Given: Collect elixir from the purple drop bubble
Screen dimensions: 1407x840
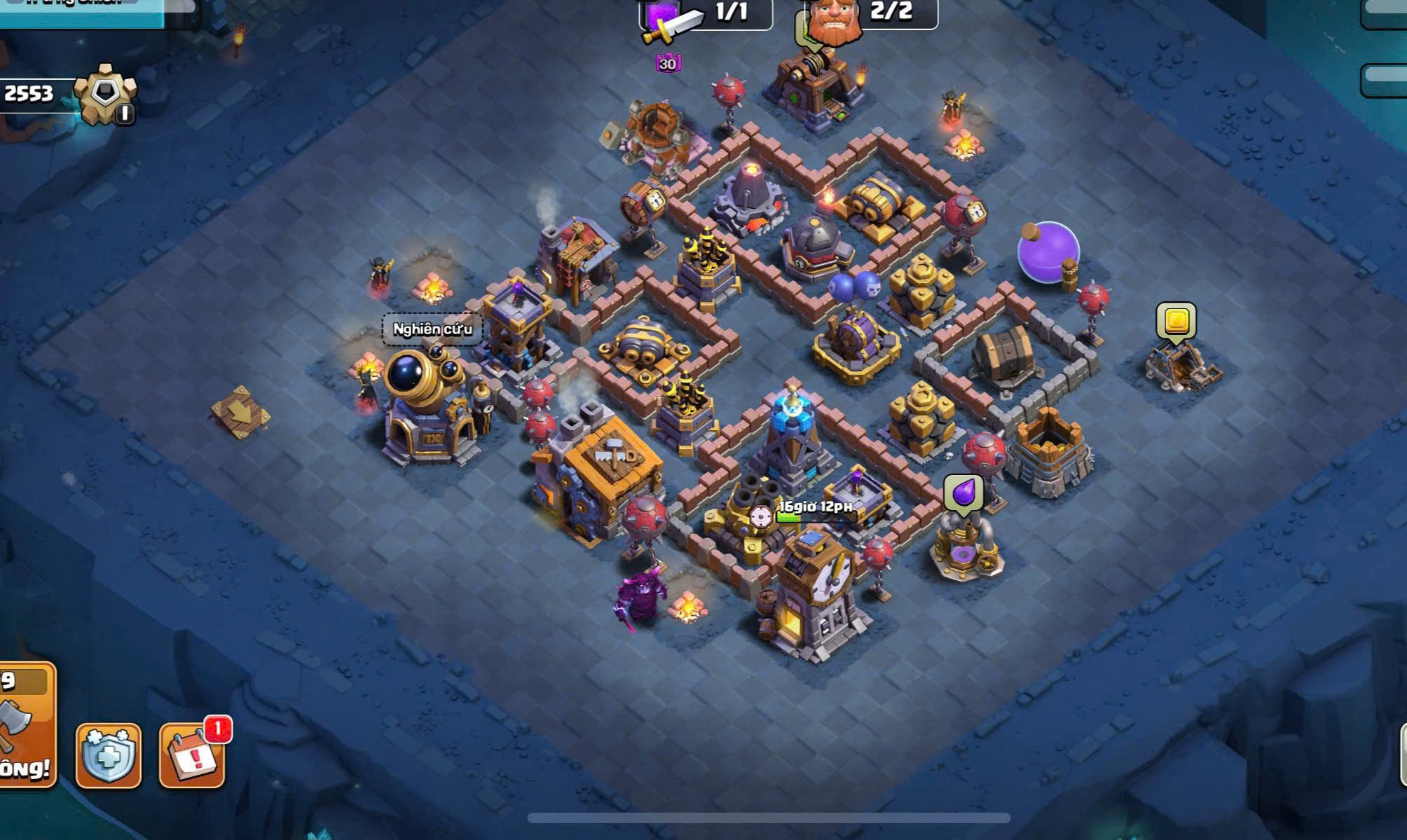Looking at the screenshot, I should pos(963,493).
